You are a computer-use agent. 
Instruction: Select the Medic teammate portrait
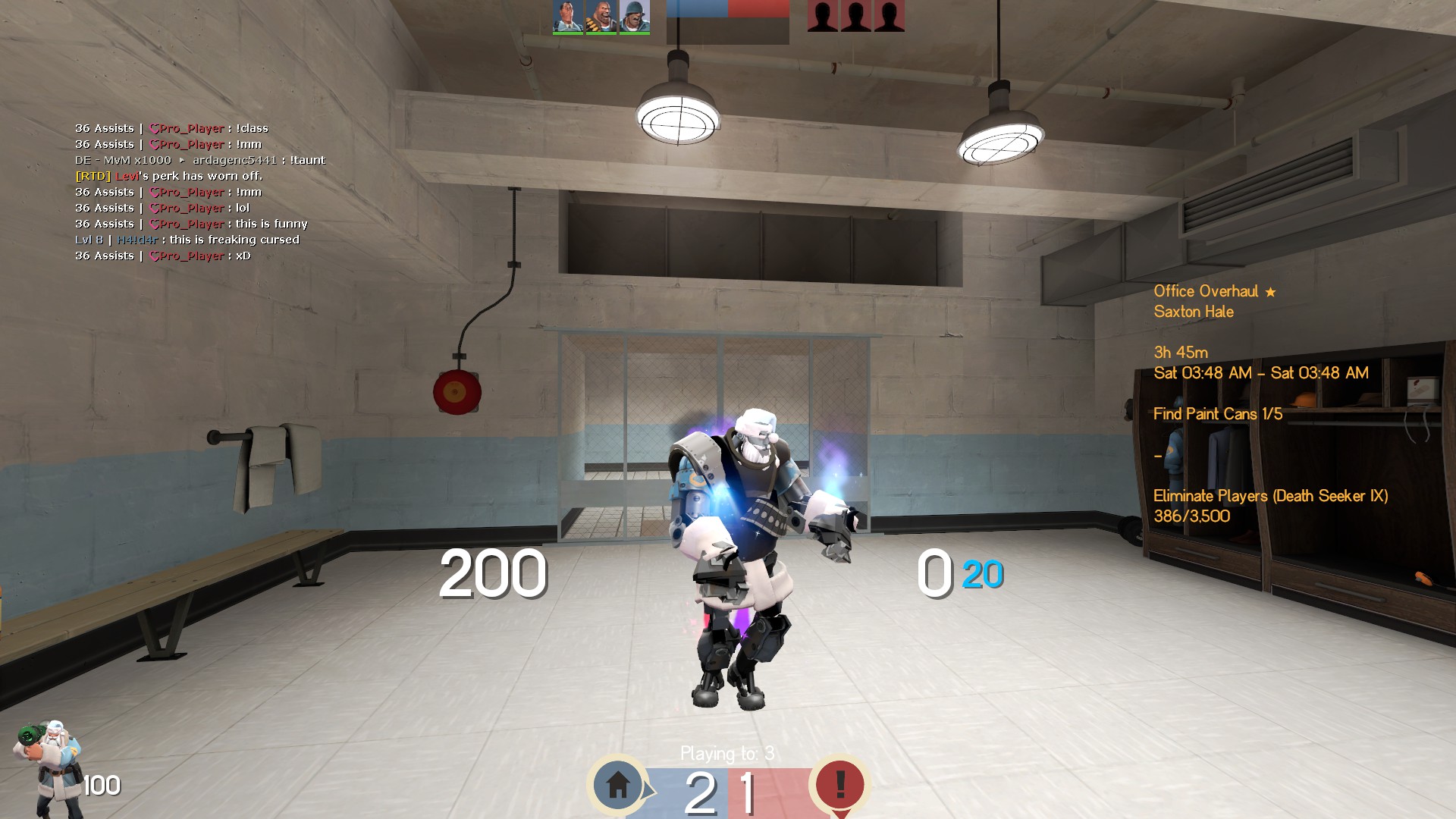tap(568, 16)
